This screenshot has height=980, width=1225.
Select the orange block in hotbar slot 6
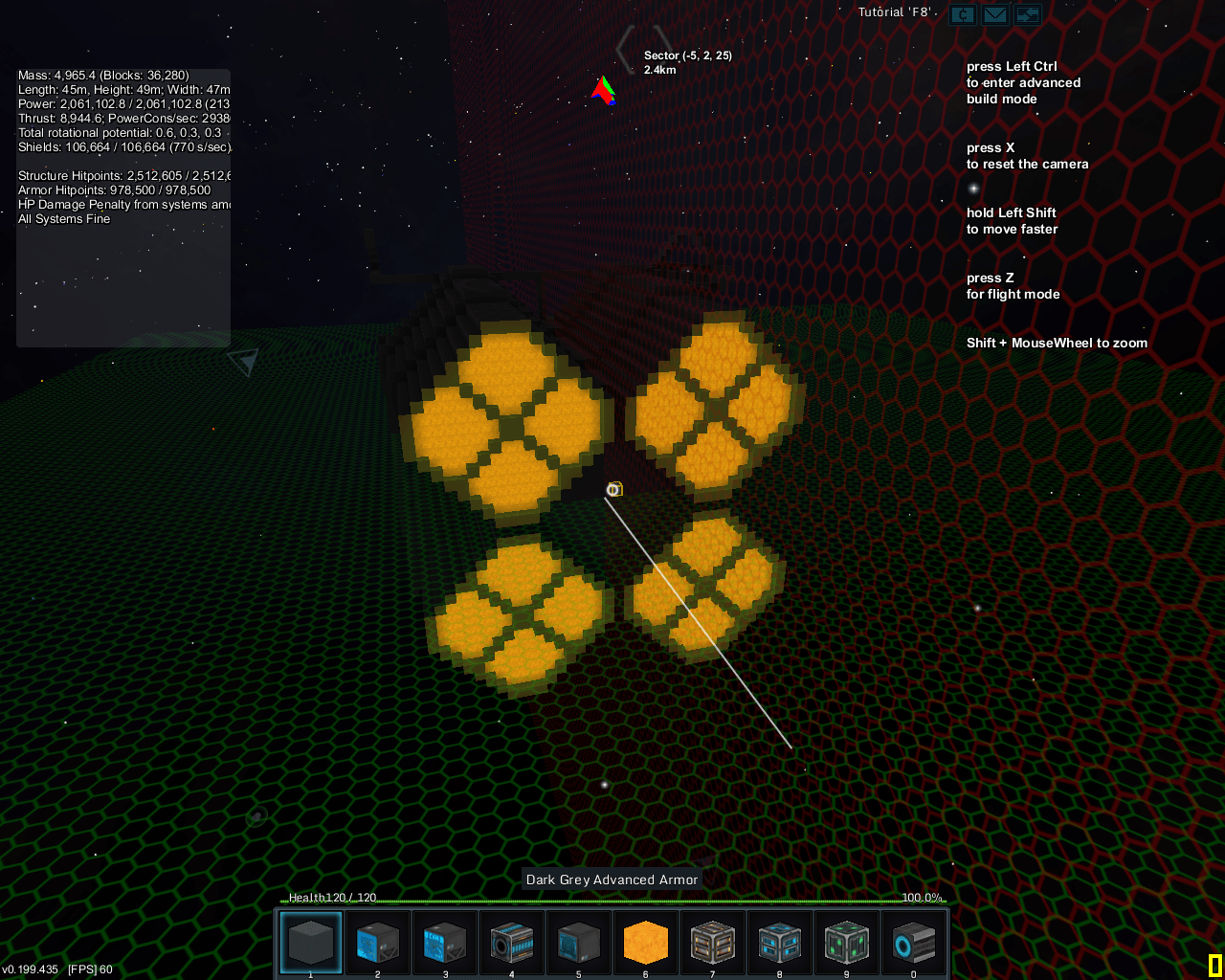pos(645,943)
